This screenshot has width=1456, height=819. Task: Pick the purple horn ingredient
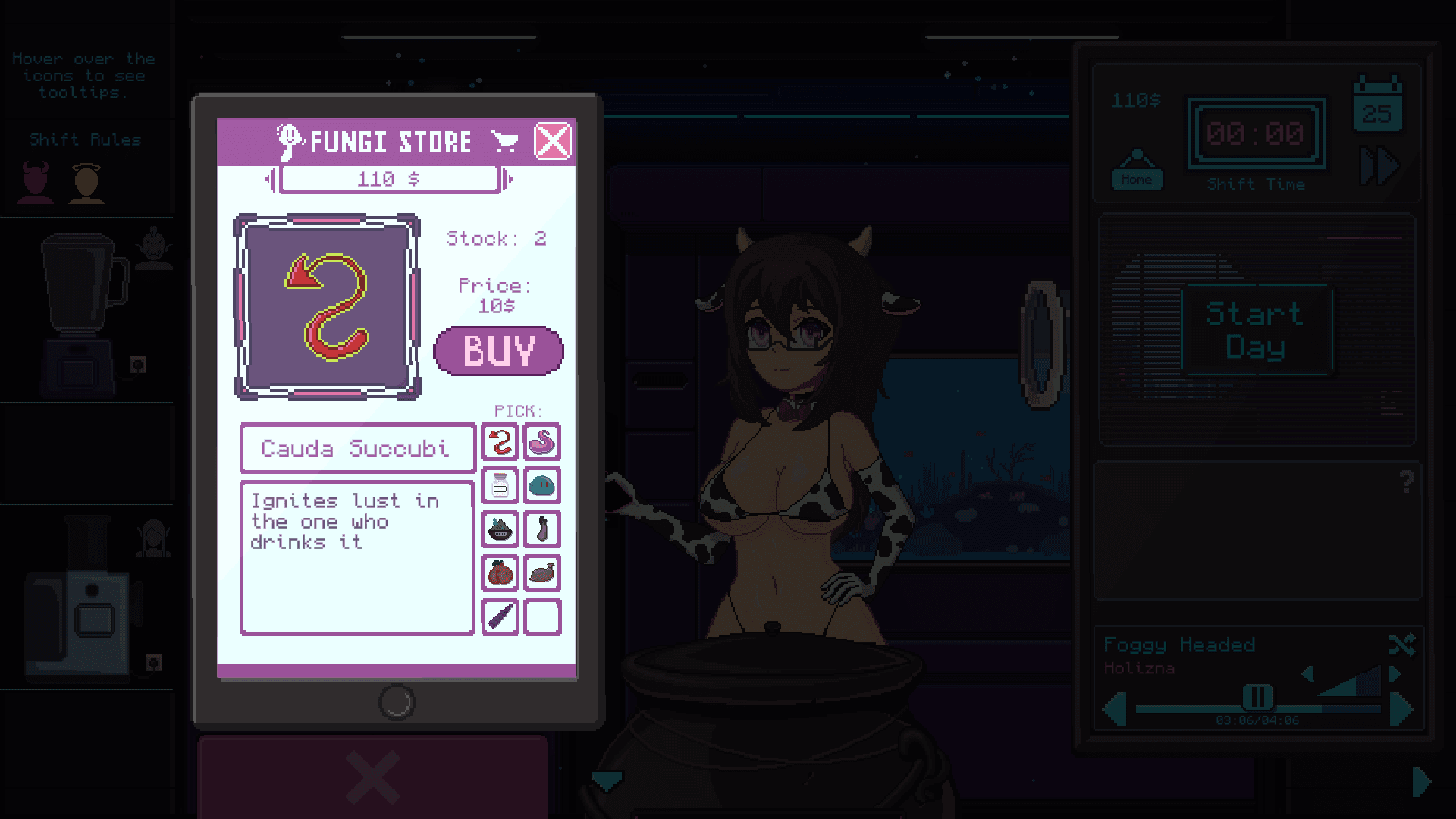(500, 617)
